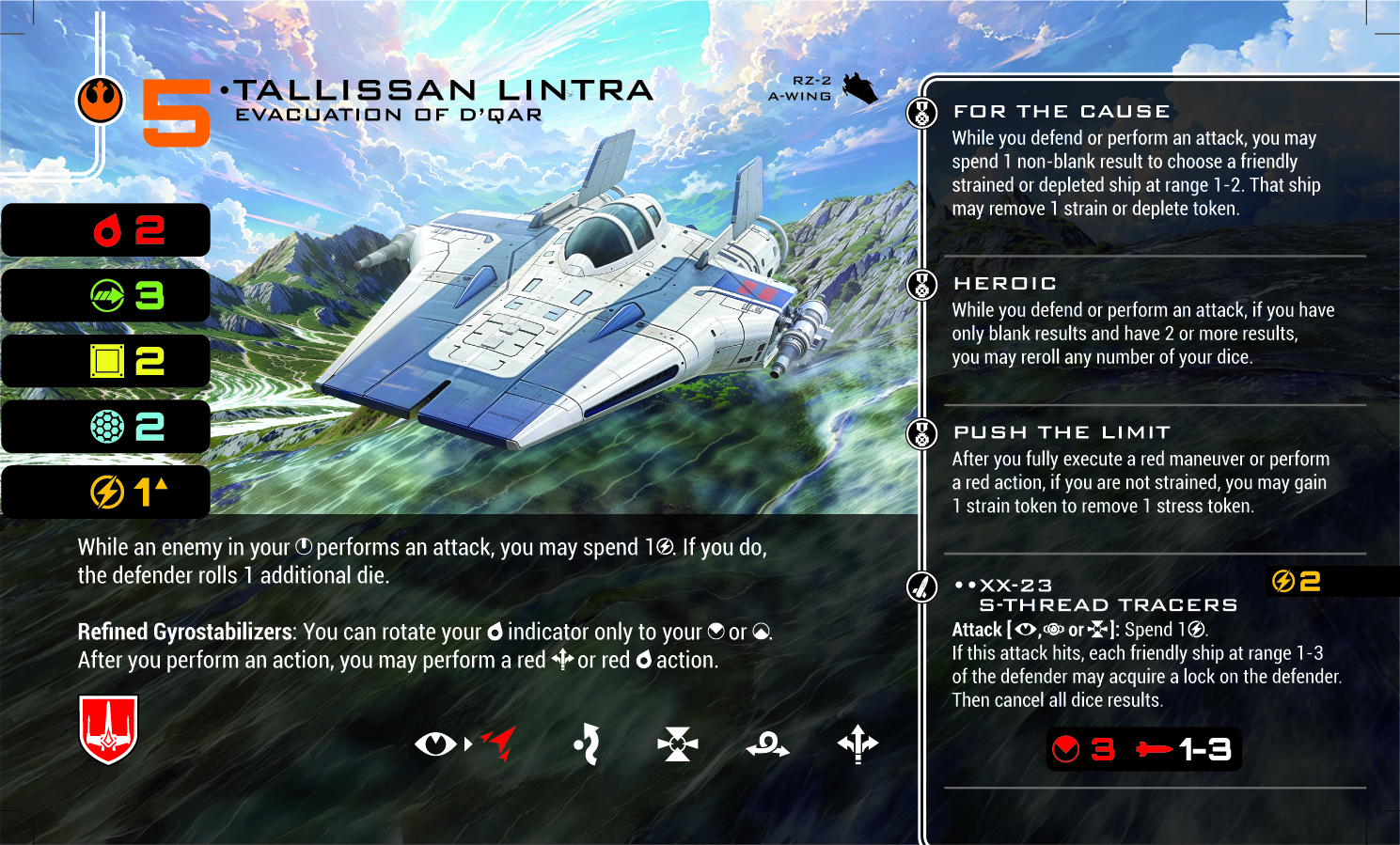Viewport: 1400px width, 845px height.
Task: Select the For the Cause upgrade
Action: pos(1062,112)
